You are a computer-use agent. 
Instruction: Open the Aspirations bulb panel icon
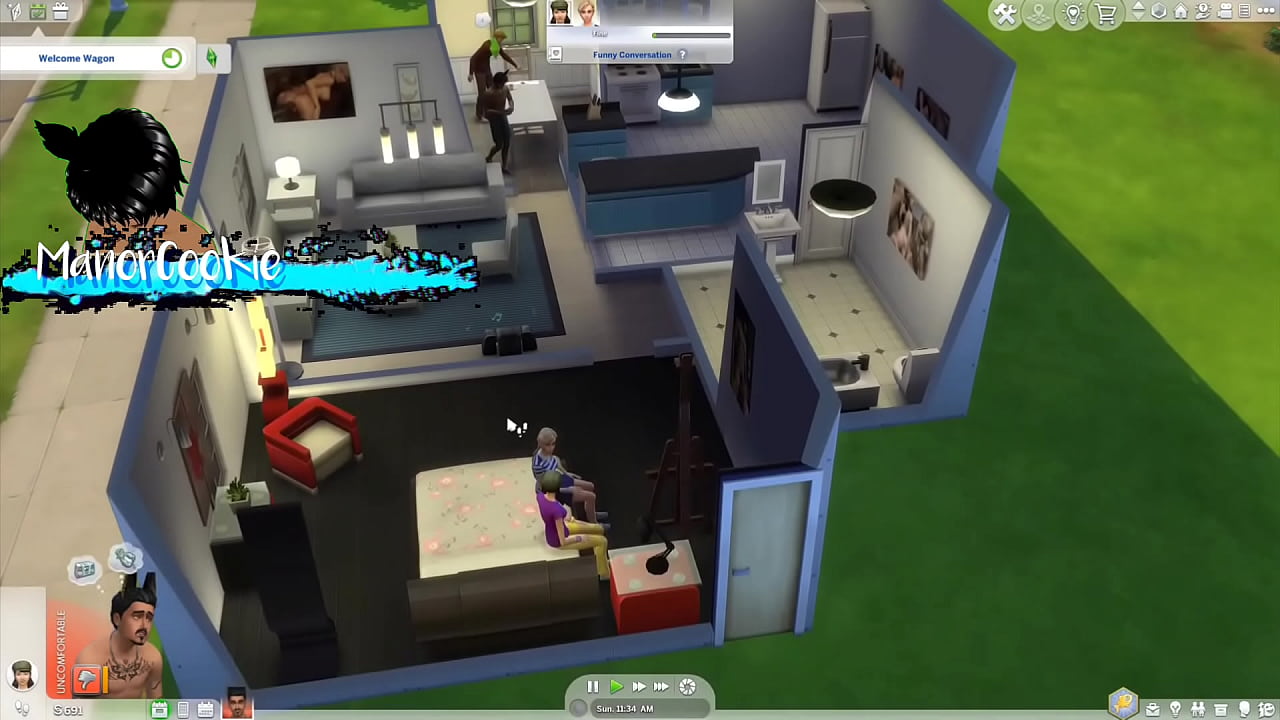(x=1175, y=708)
